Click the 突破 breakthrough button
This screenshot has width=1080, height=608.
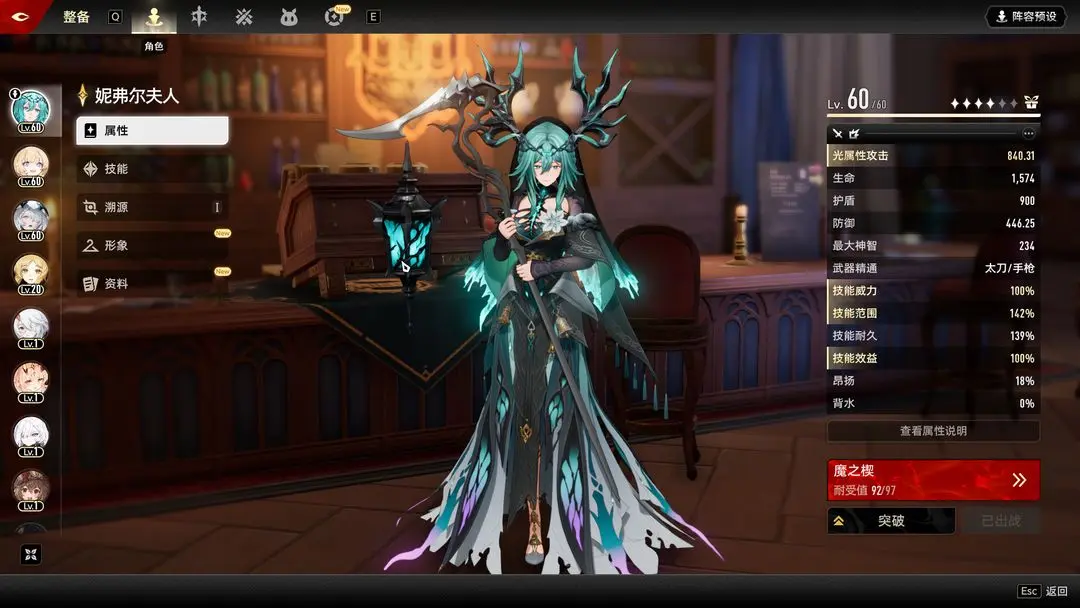(890, 521)
